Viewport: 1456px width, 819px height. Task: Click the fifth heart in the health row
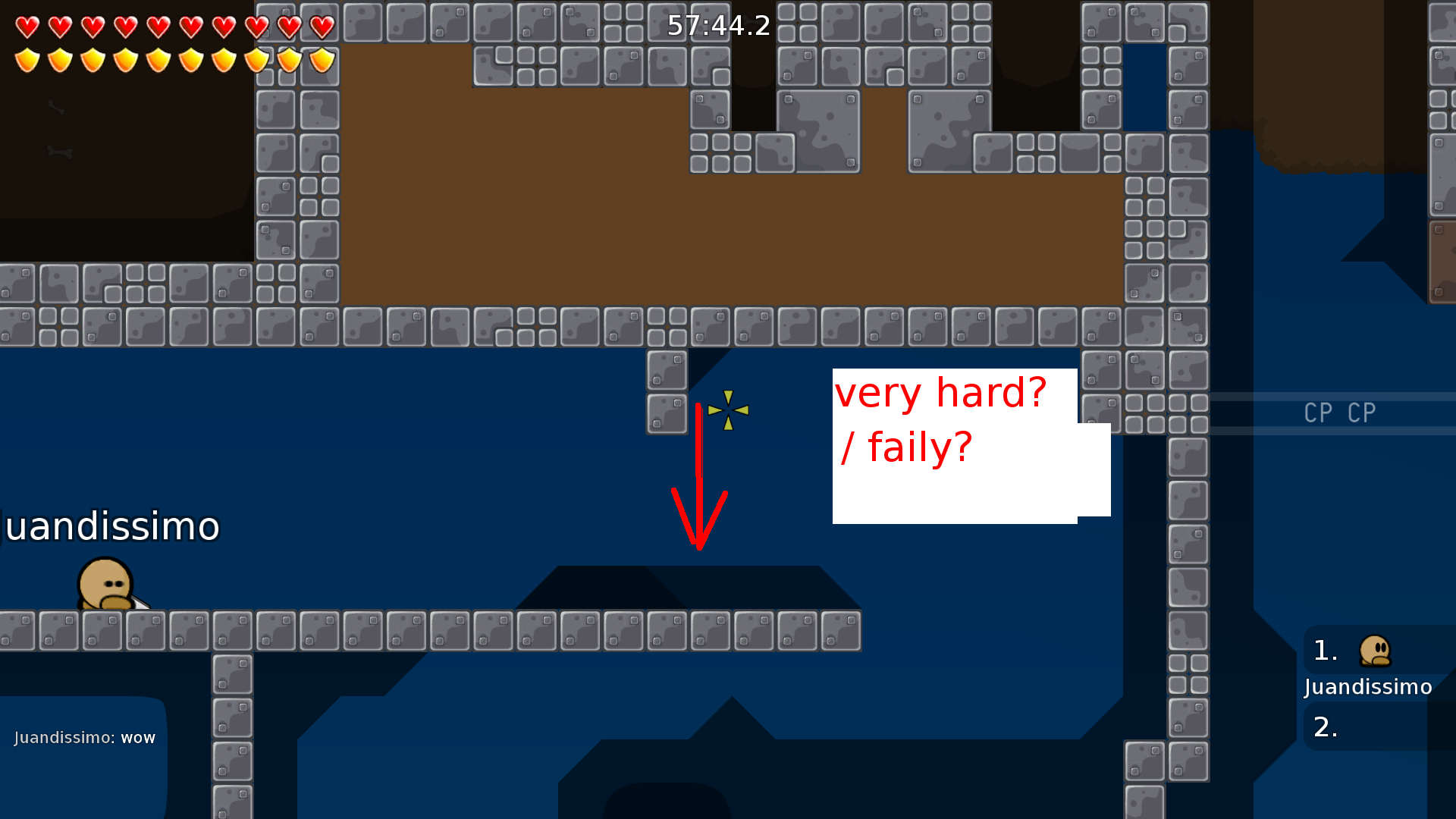click(x=157, y=27)
